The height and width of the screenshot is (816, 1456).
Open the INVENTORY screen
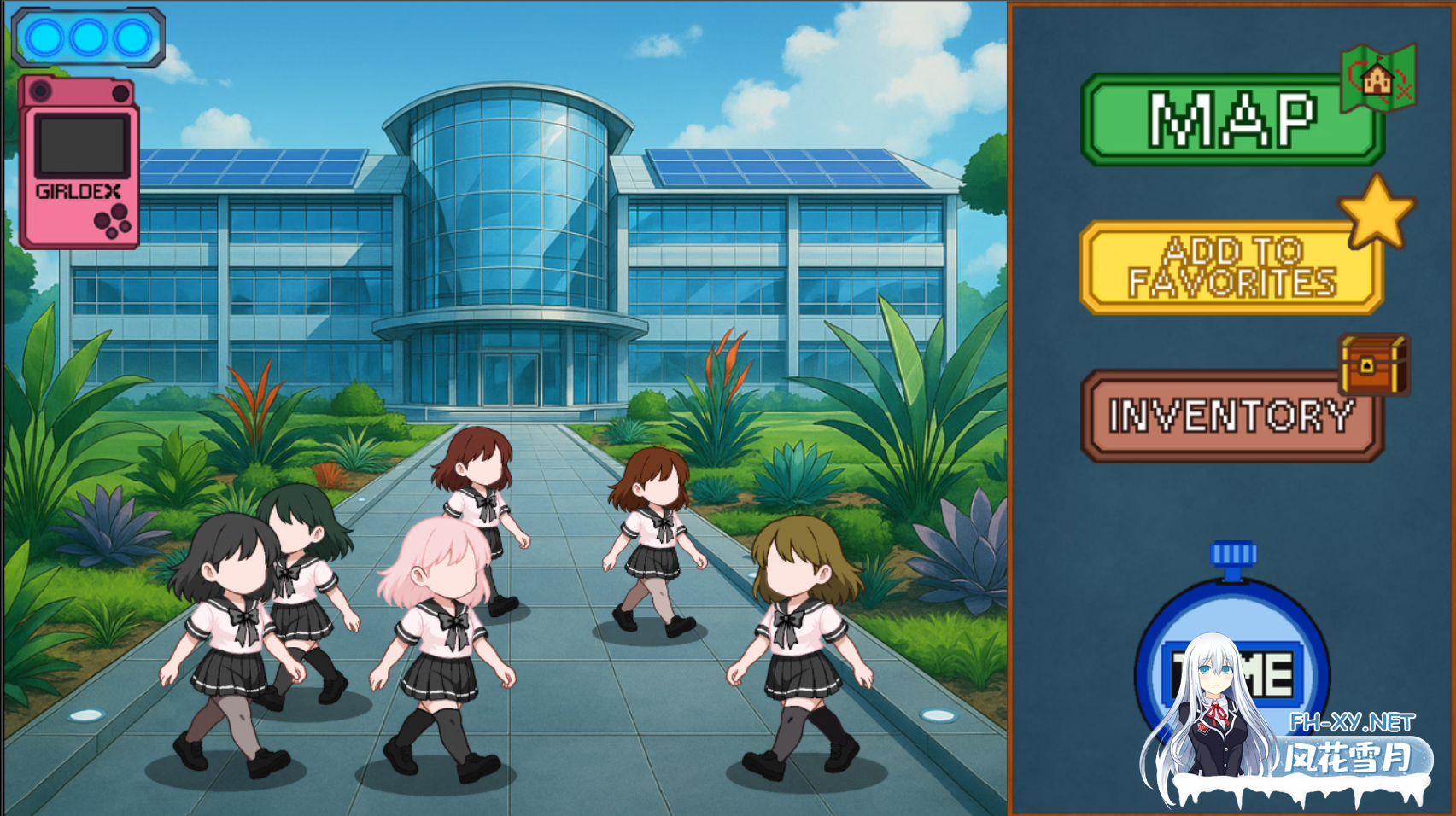coord(1232,418)
